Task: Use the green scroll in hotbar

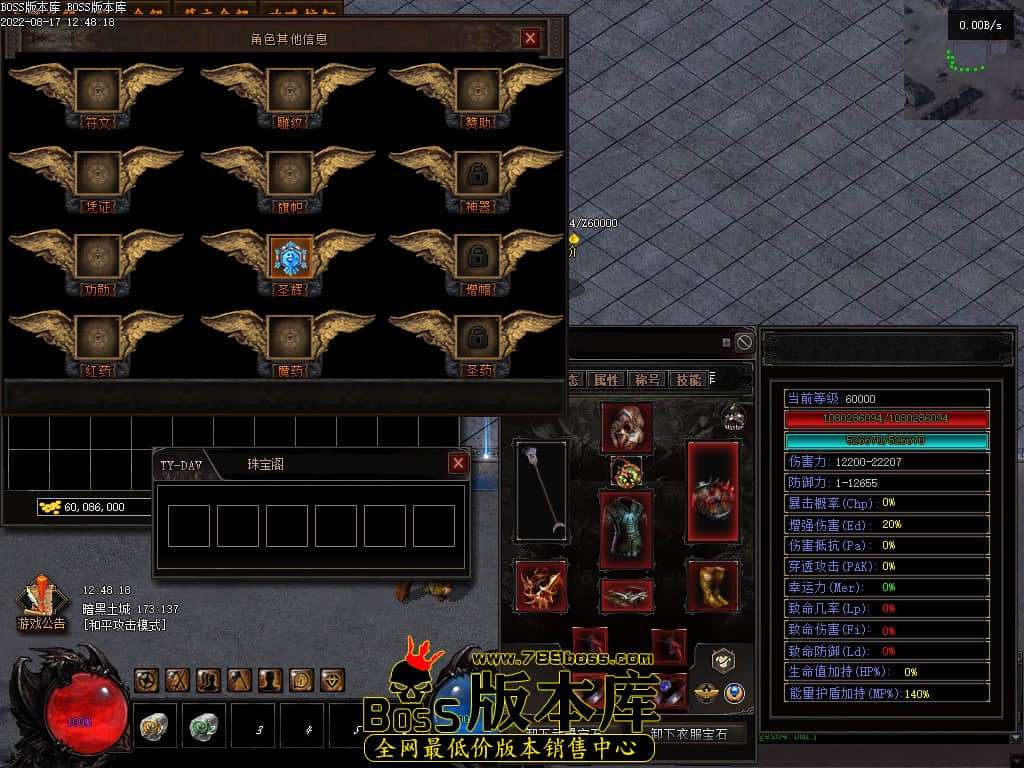Action: 203,725
